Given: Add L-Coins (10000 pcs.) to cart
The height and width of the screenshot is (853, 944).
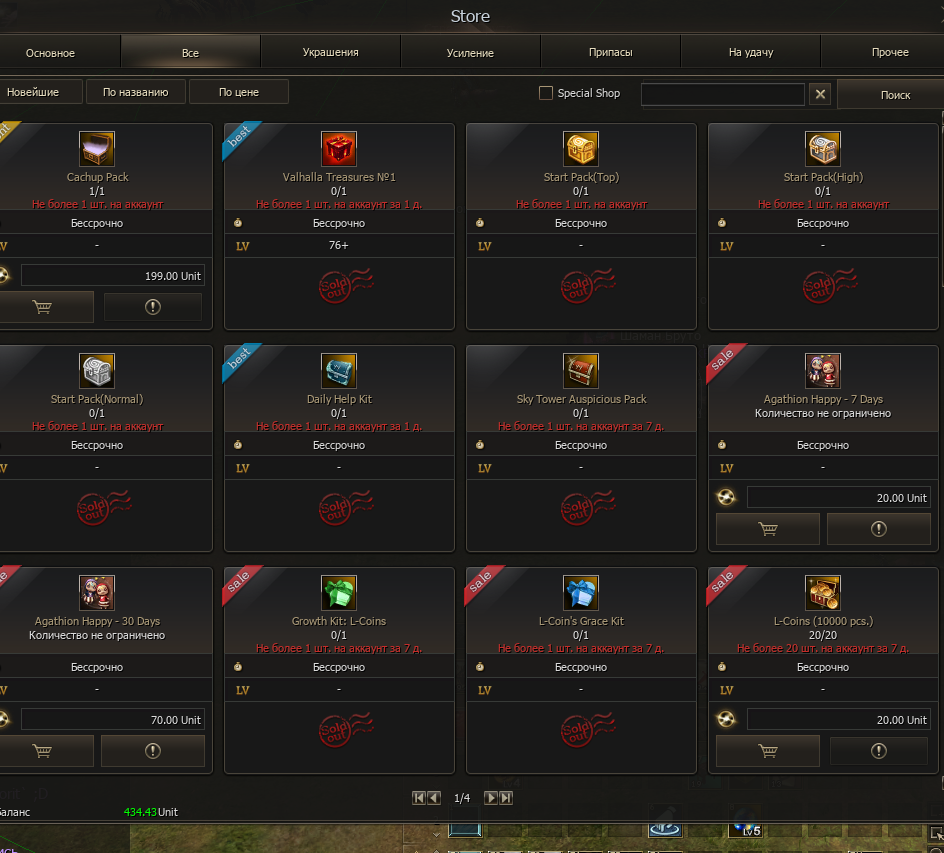Looking at the screenshot, I should click(767, 751).
